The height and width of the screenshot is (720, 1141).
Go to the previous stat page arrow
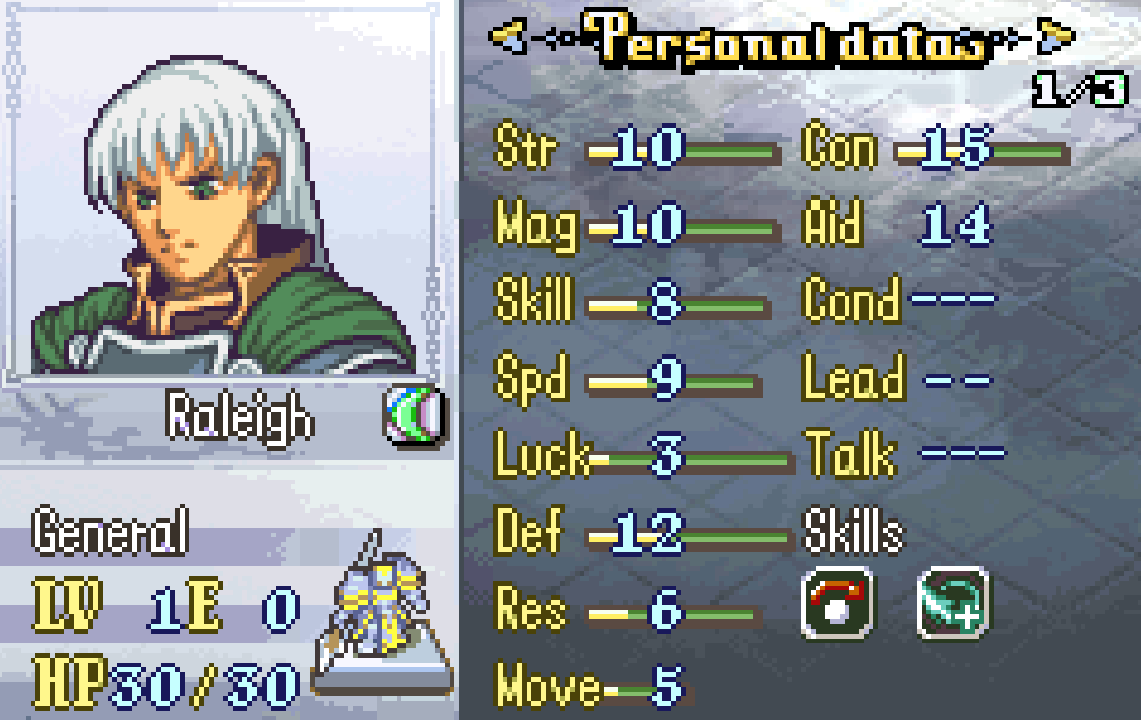[x=507, y=38]
